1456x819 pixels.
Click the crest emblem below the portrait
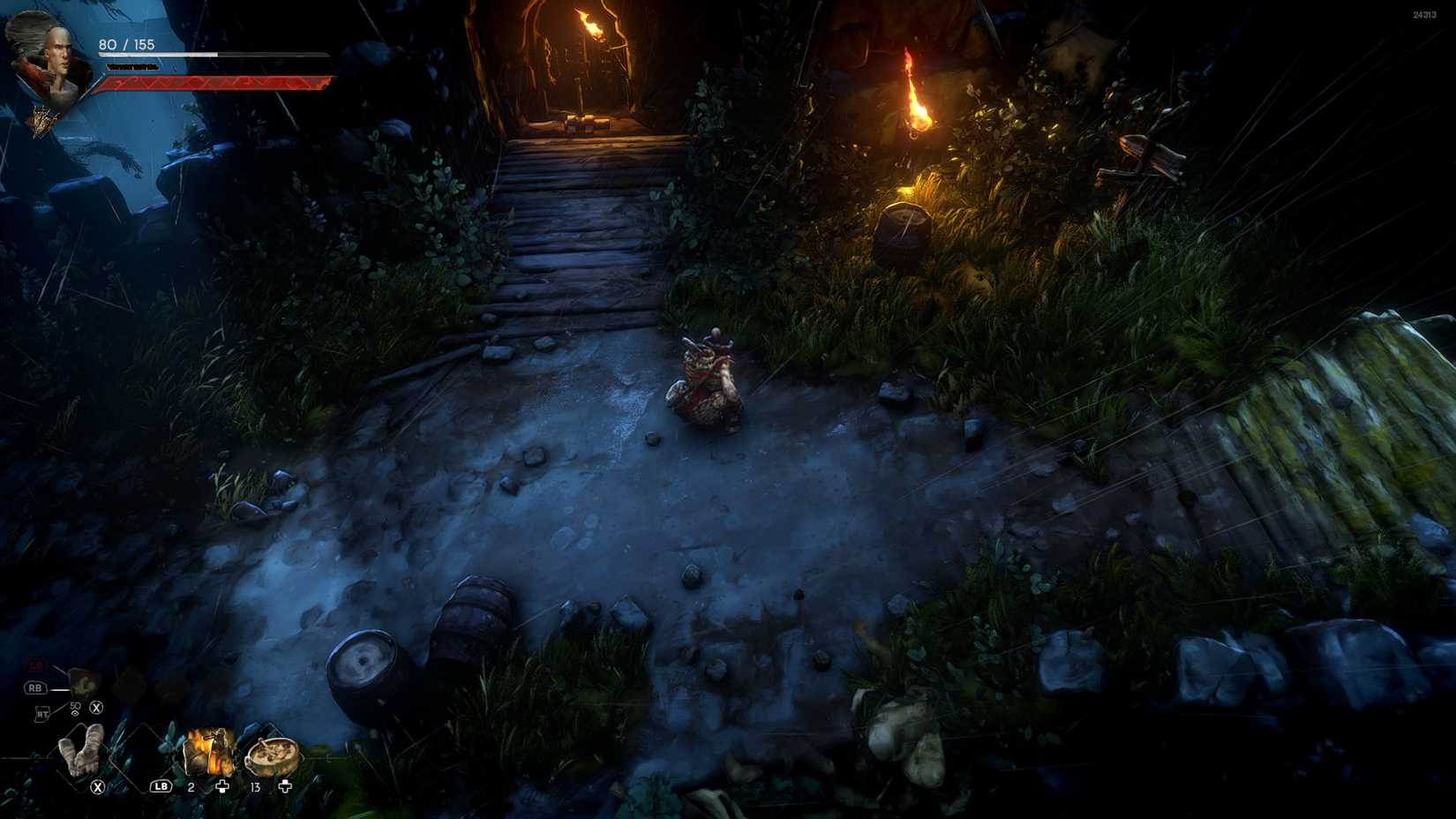(x=41, y=120)
